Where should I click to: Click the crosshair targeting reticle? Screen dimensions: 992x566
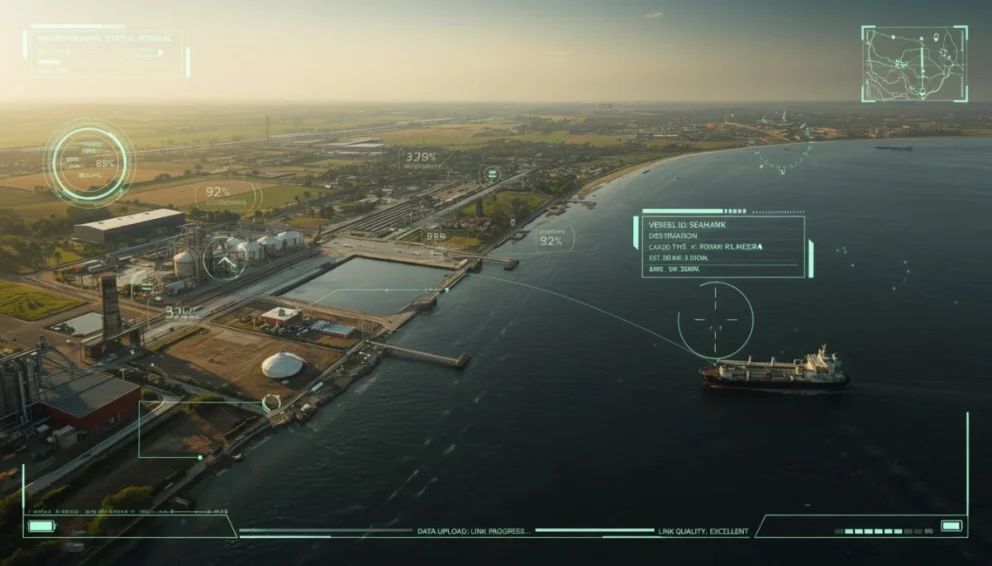pyautogui.click(x=715, y=319)
